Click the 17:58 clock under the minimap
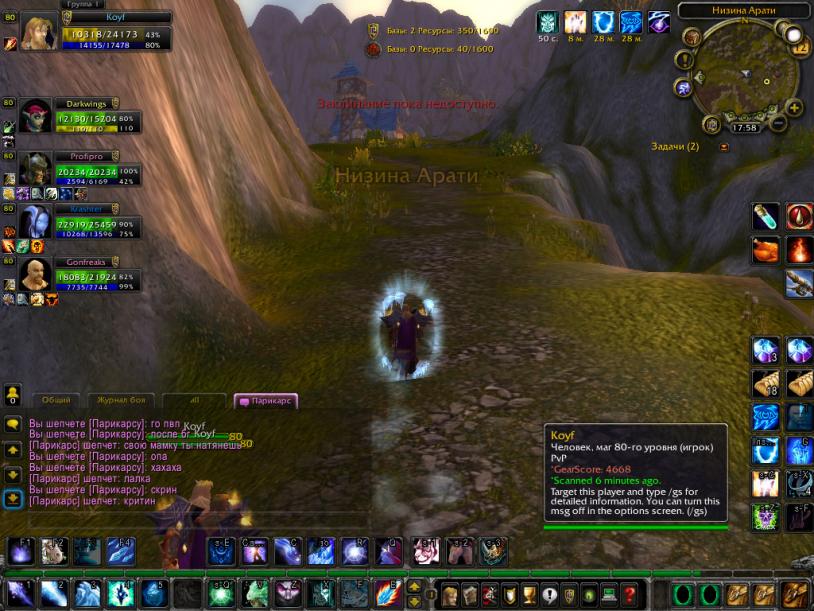814x611 pixels. click(744, 127)
